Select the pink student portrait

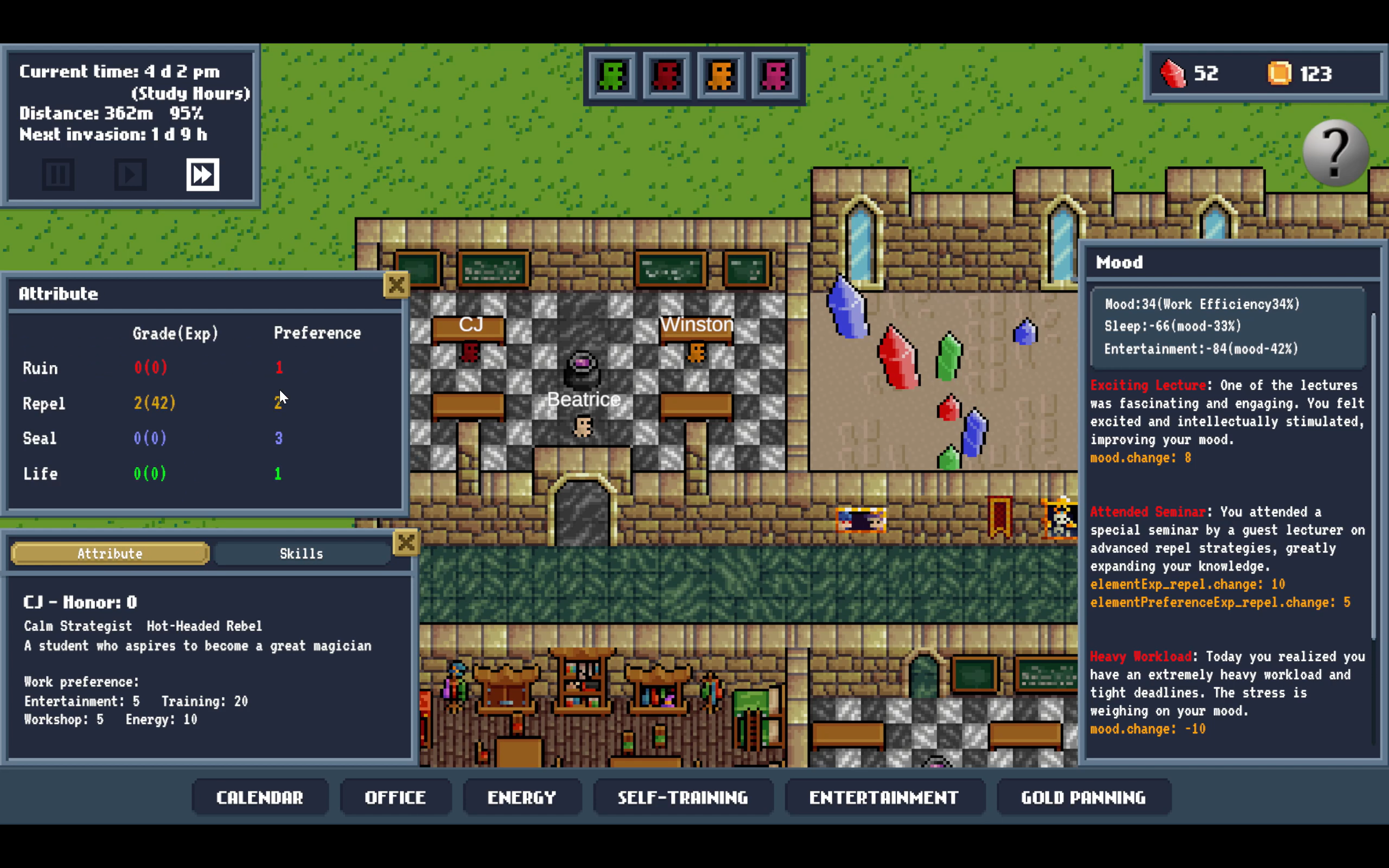[775, 75]
